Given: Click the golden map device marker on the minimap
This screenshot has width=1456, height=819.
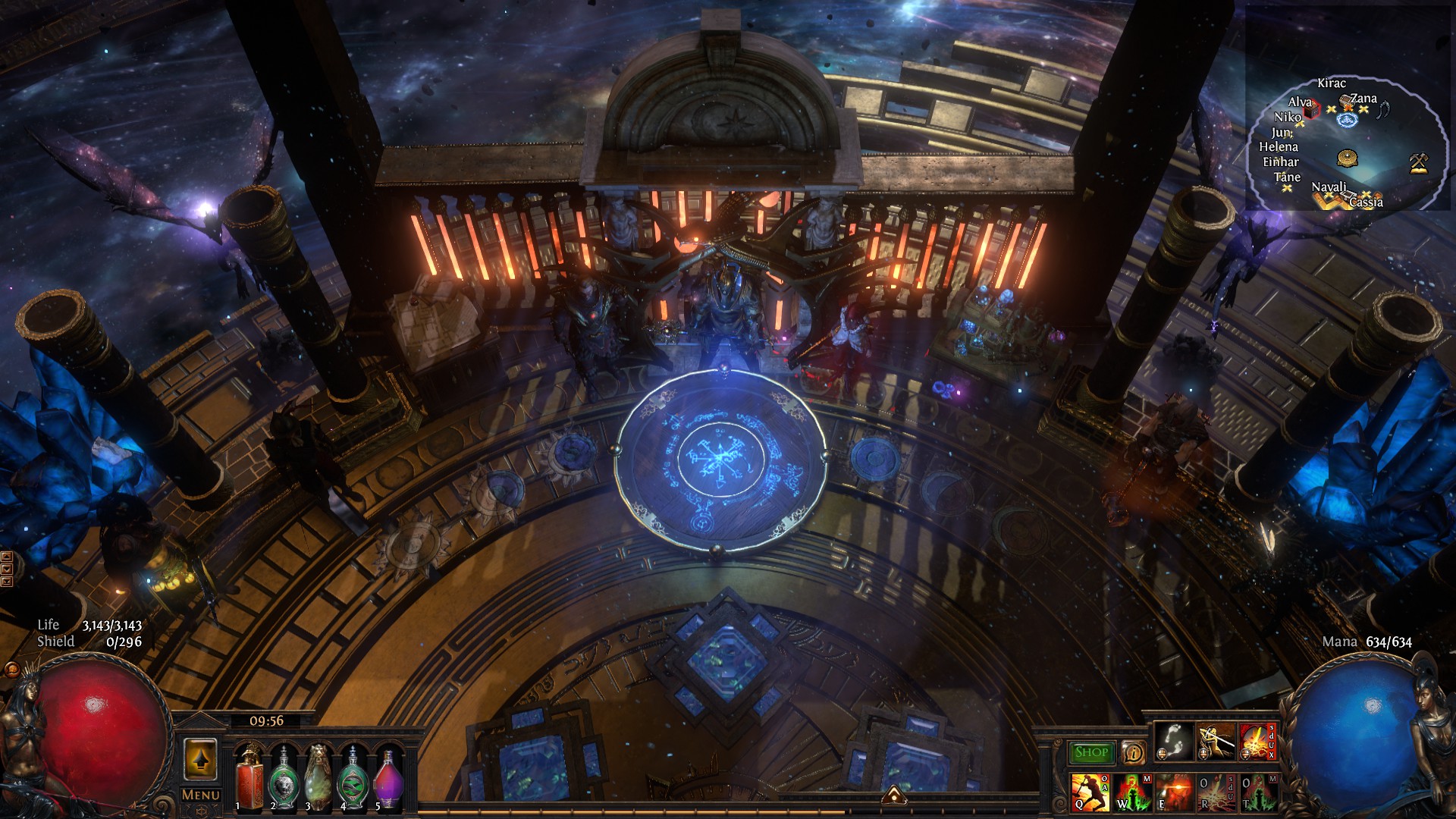Looking at the screenshot, I should (x=1347, y=158).
